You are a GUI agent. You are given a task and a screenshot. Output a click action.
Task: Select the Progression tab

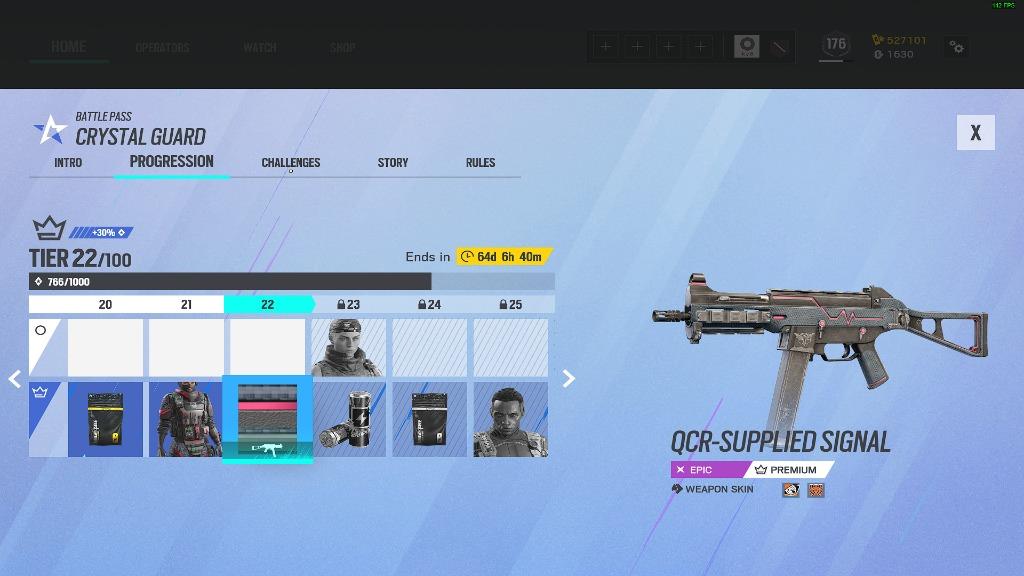coord(172,161)
